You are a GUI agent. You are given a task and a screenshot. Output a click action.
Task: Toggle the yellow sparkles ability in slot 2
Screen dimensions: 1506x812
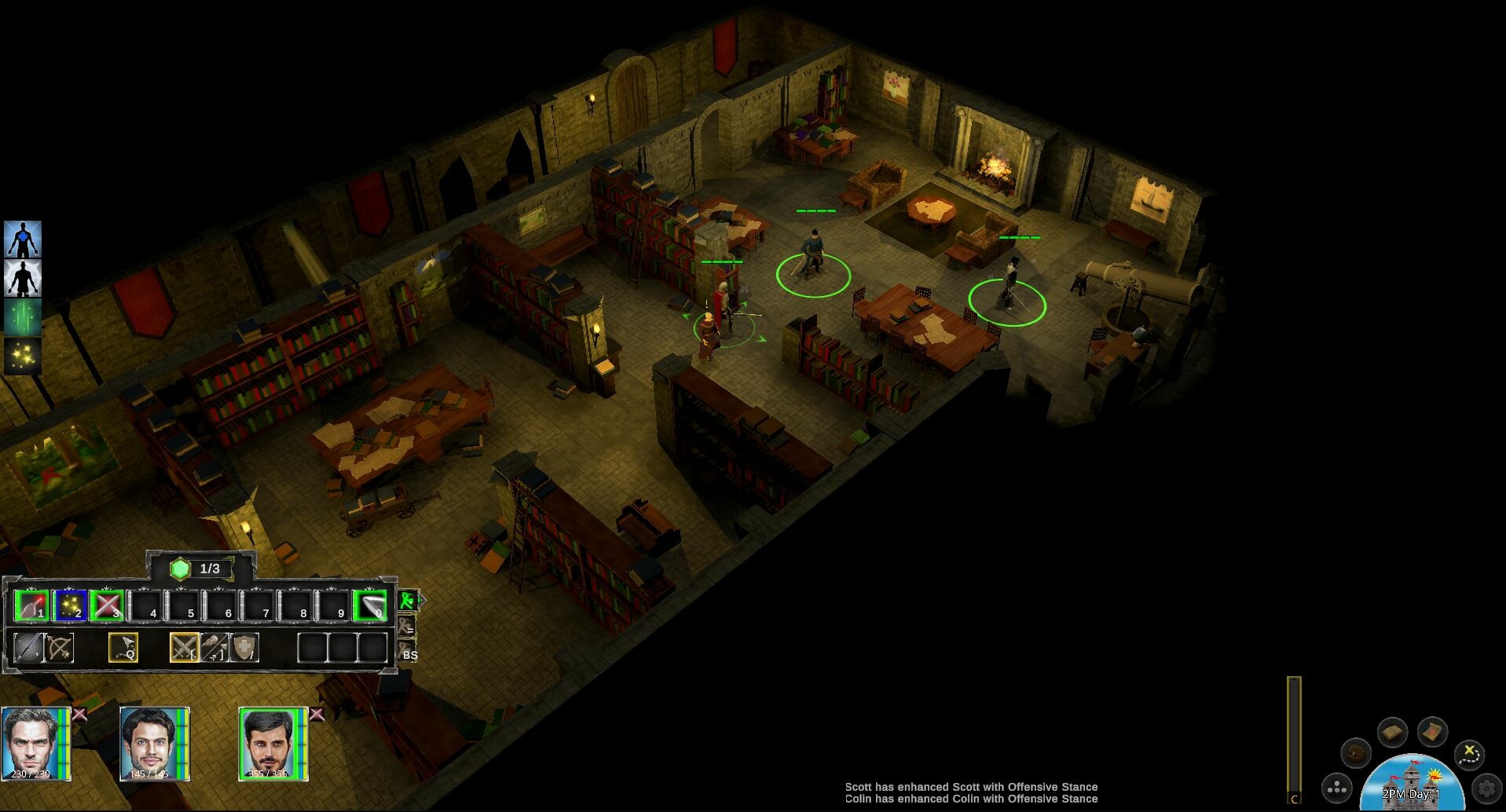click(x=69, y=604)
